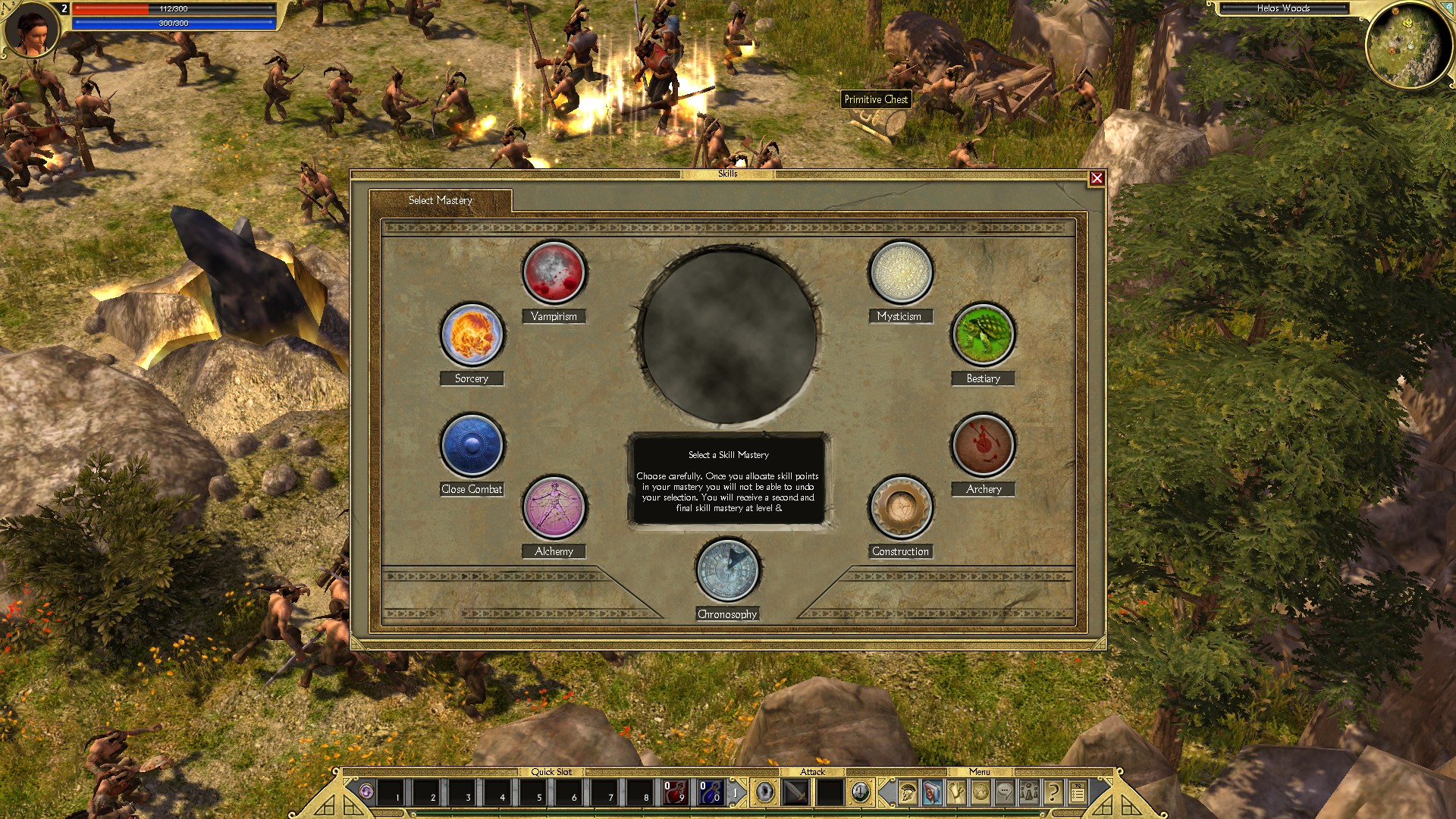Close the Skills window
The height and width of the screenshot is (819, 1456).
click(x=1097, y=178)
